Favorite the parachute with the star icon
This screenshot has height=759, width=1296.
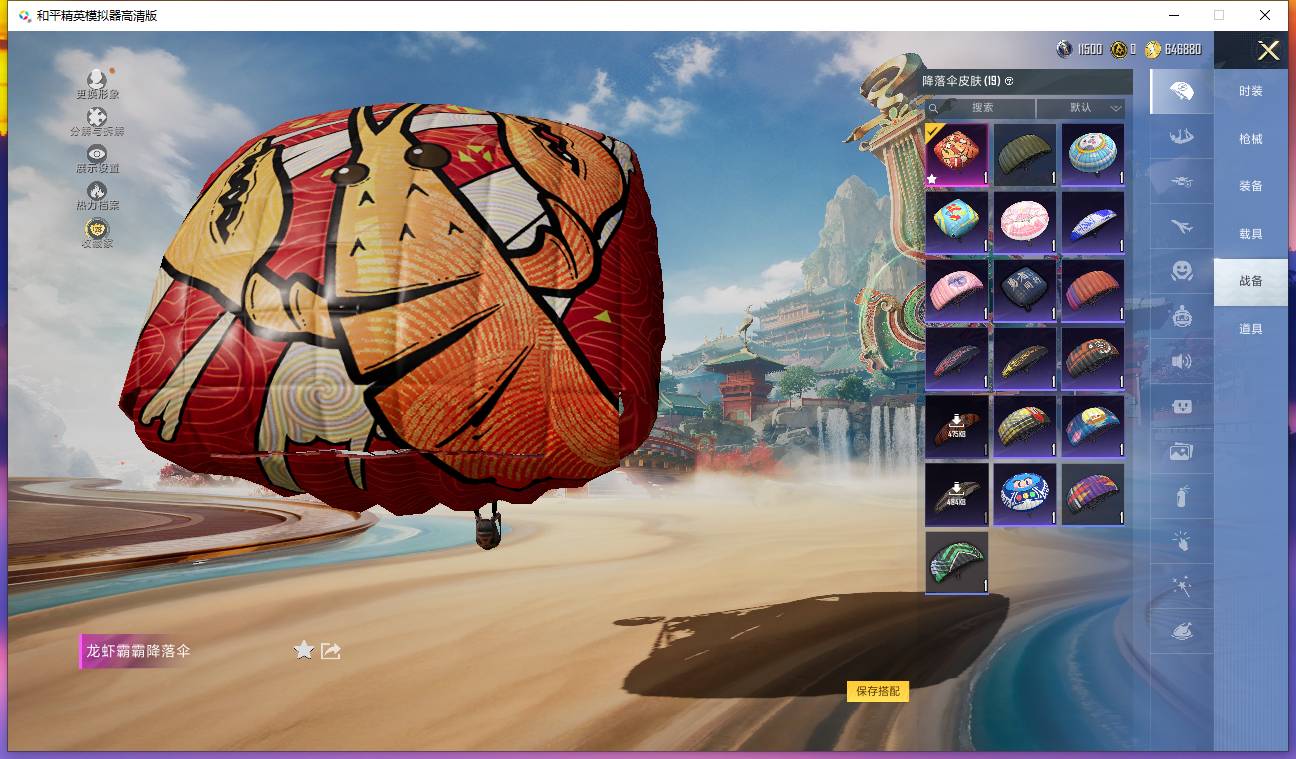(x=304, y=651)
